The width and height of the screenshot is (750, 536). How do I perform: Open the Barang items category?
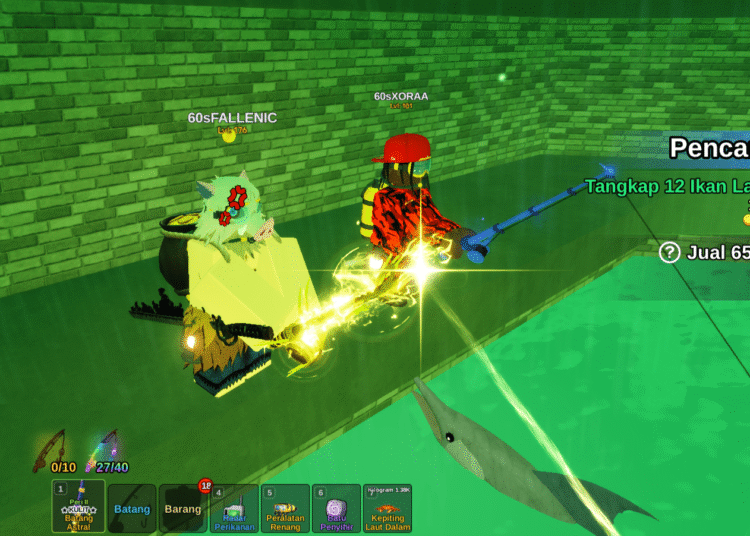point(183,508)
